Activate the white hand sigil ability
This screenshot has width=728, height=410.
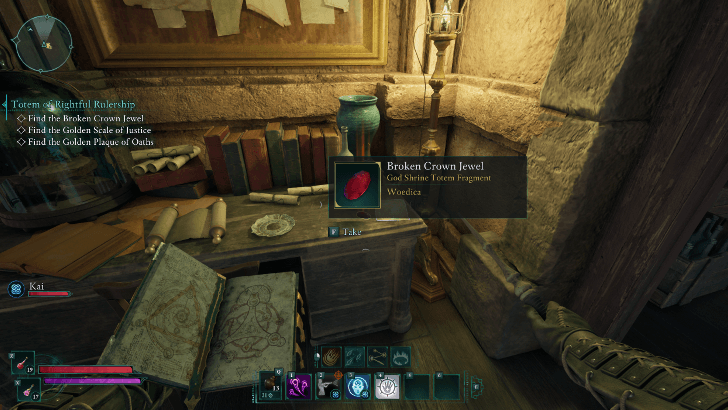tap(387, 386)
